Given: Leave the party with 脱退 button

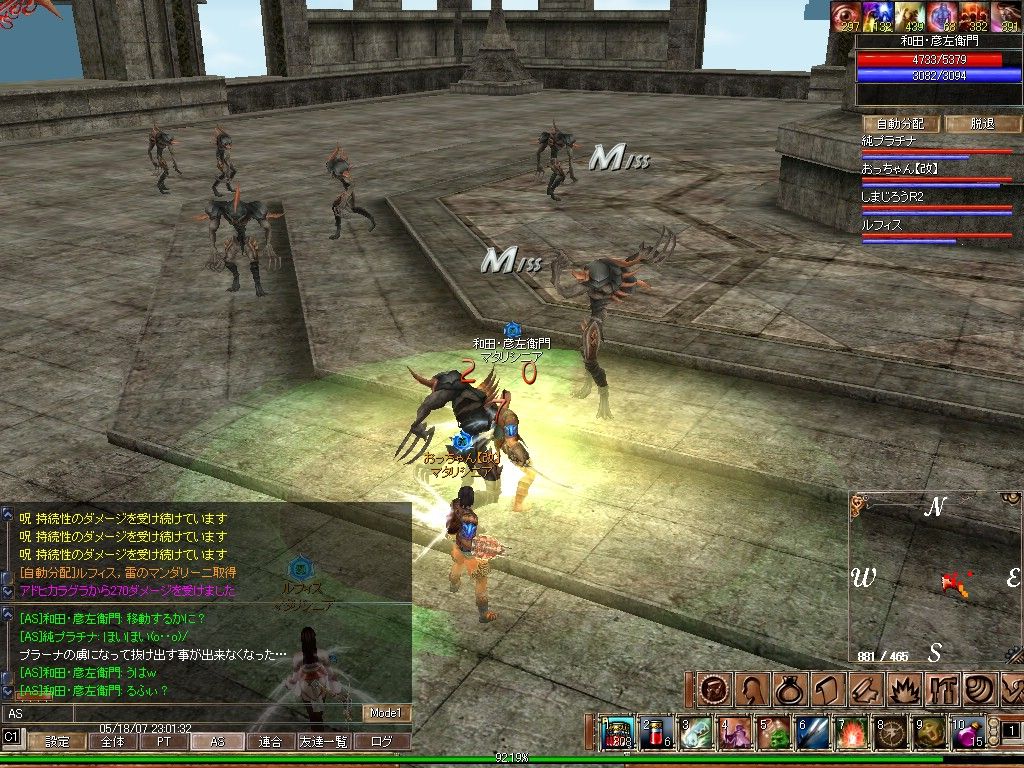Looking at the screenshot, I should click(x=982, y=124).
